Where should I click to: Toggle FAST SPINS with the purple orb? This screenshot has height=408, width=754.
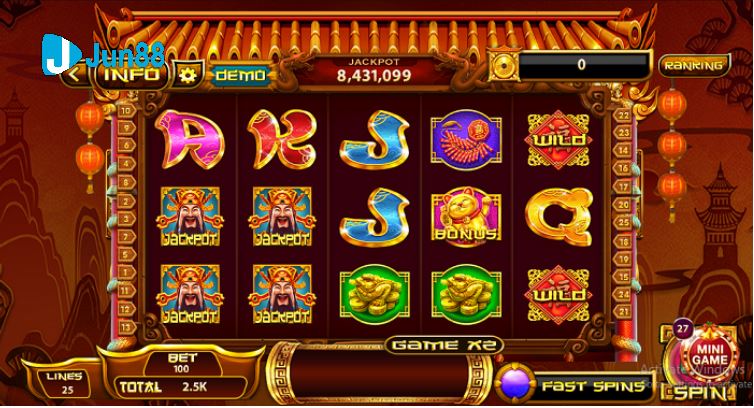[x=516, y=385]
